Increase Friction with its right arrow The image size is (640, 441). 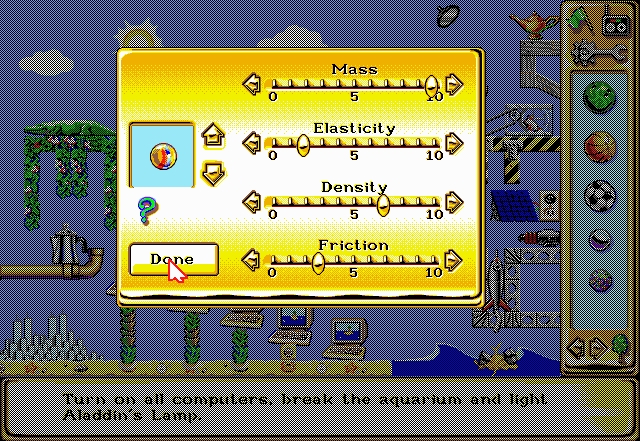tap(454, 261)
